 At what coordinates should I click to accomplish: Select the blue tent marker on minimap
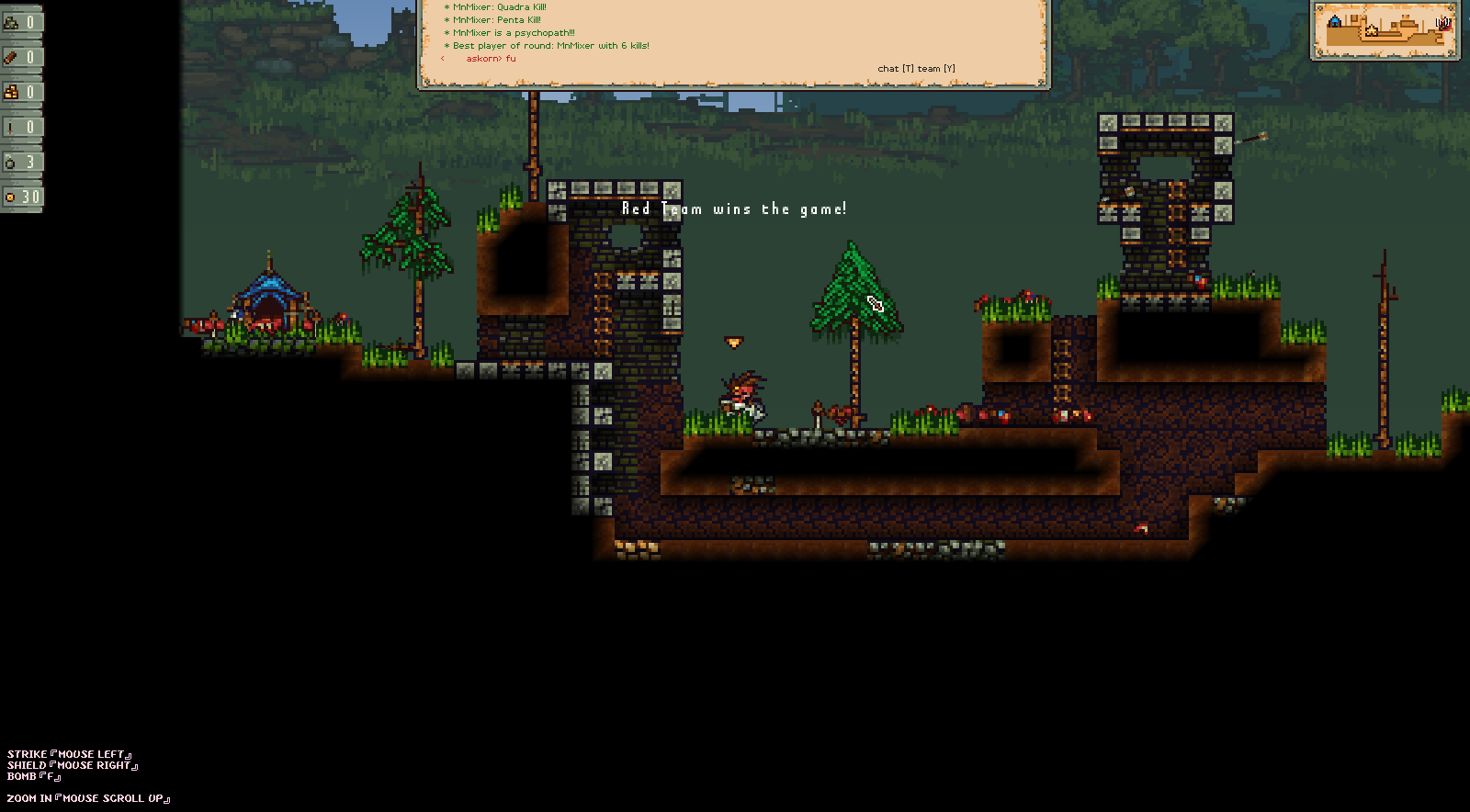(1334, 19)
